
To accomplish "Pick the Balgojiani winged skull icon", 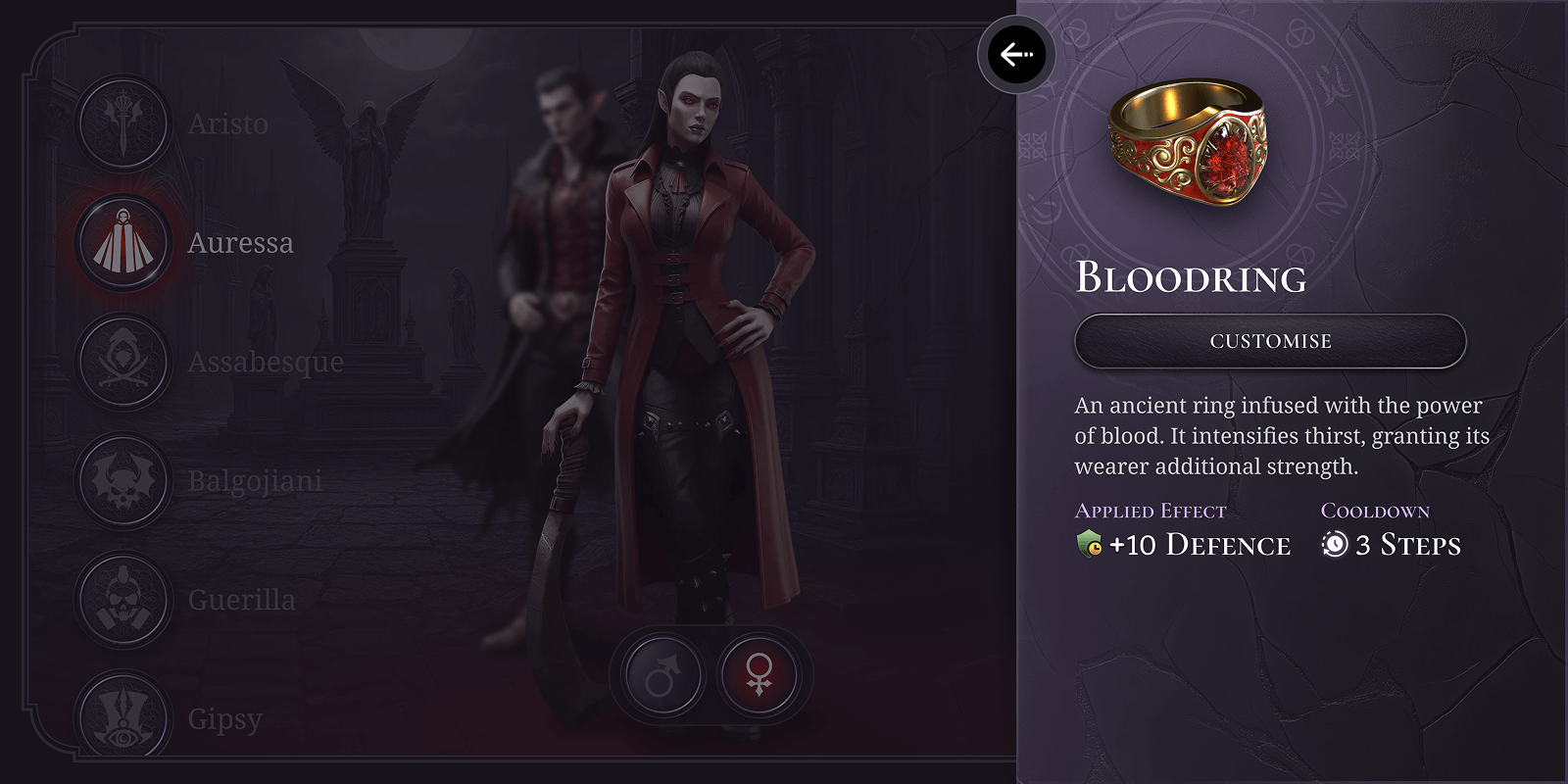I will [x=122, y=480].
